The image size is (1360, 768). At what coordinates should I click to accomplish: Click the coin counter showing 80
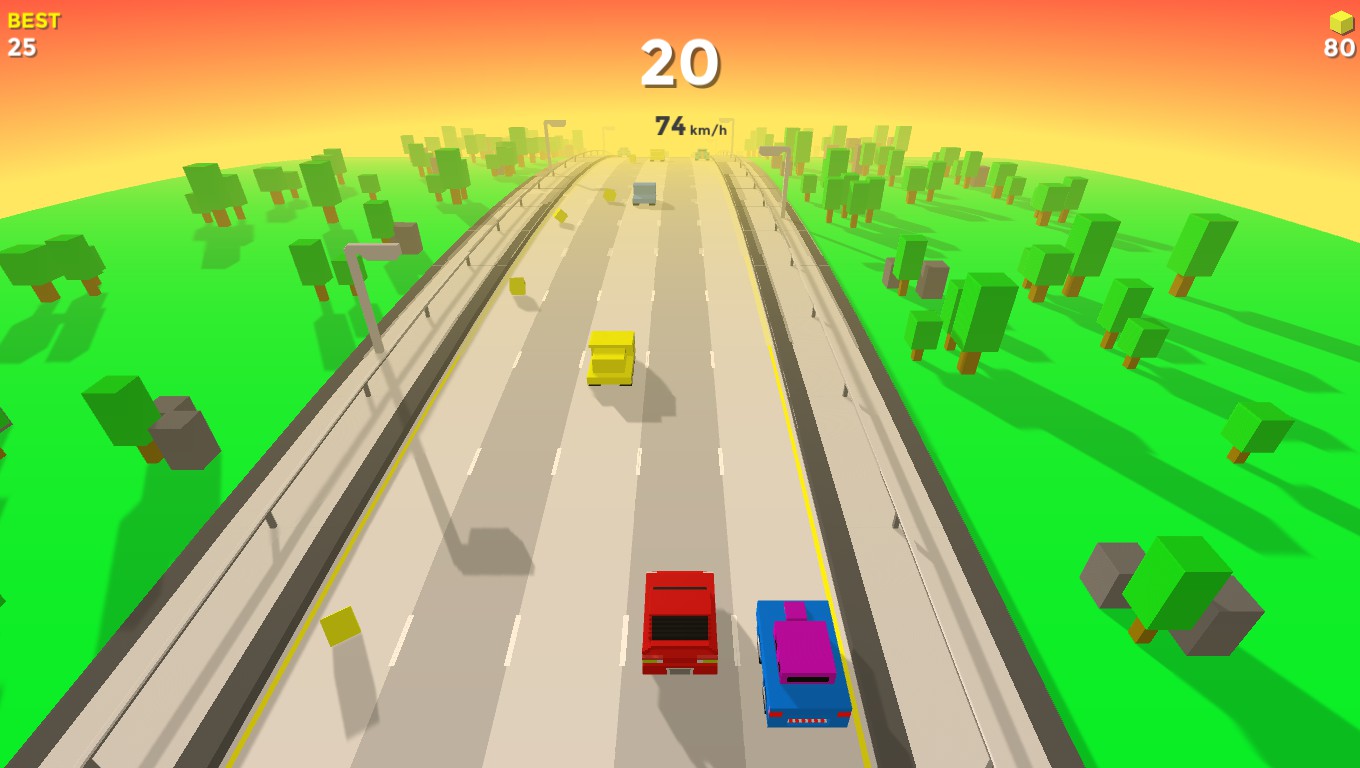pos(1340,45)
